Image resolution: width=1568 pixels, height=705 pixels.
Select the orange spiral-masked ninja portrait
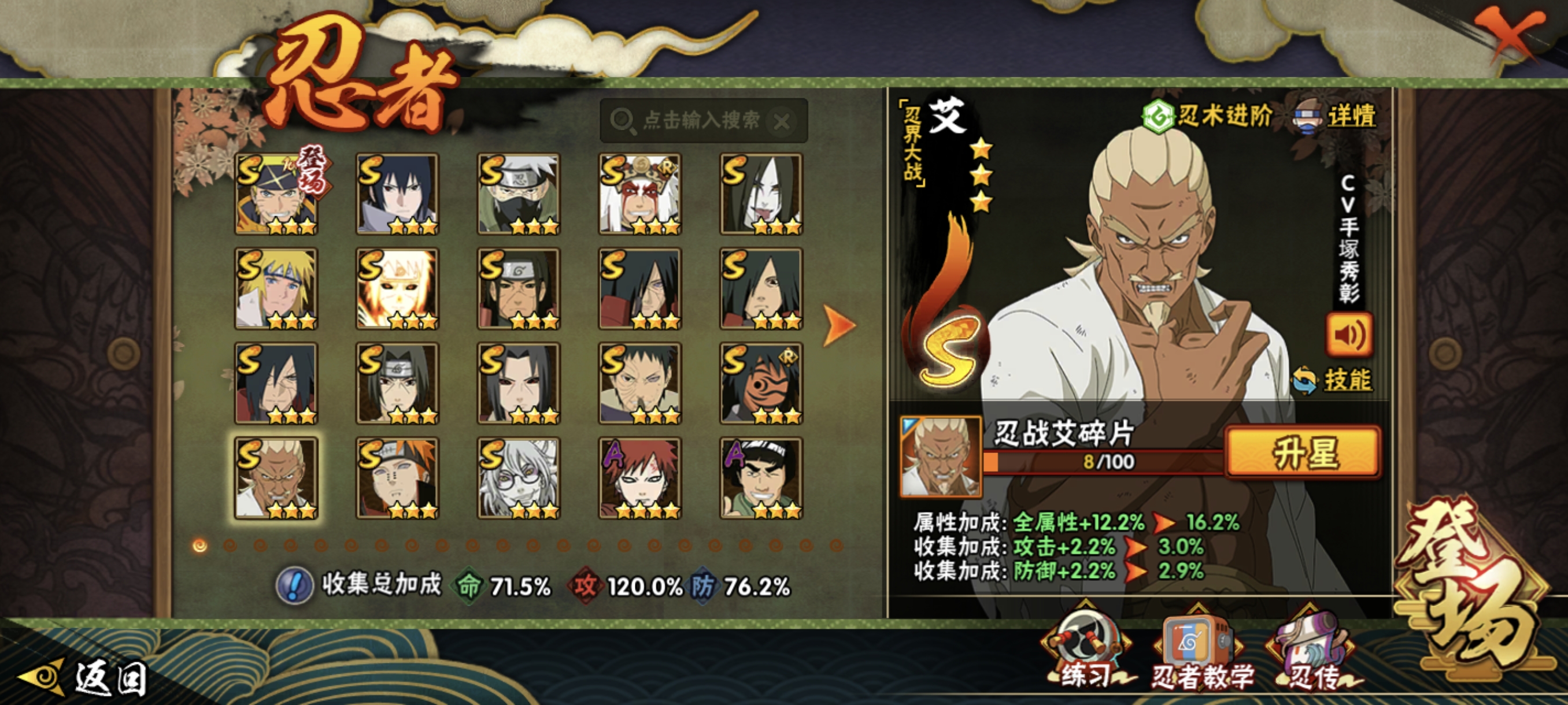(761, 383)
